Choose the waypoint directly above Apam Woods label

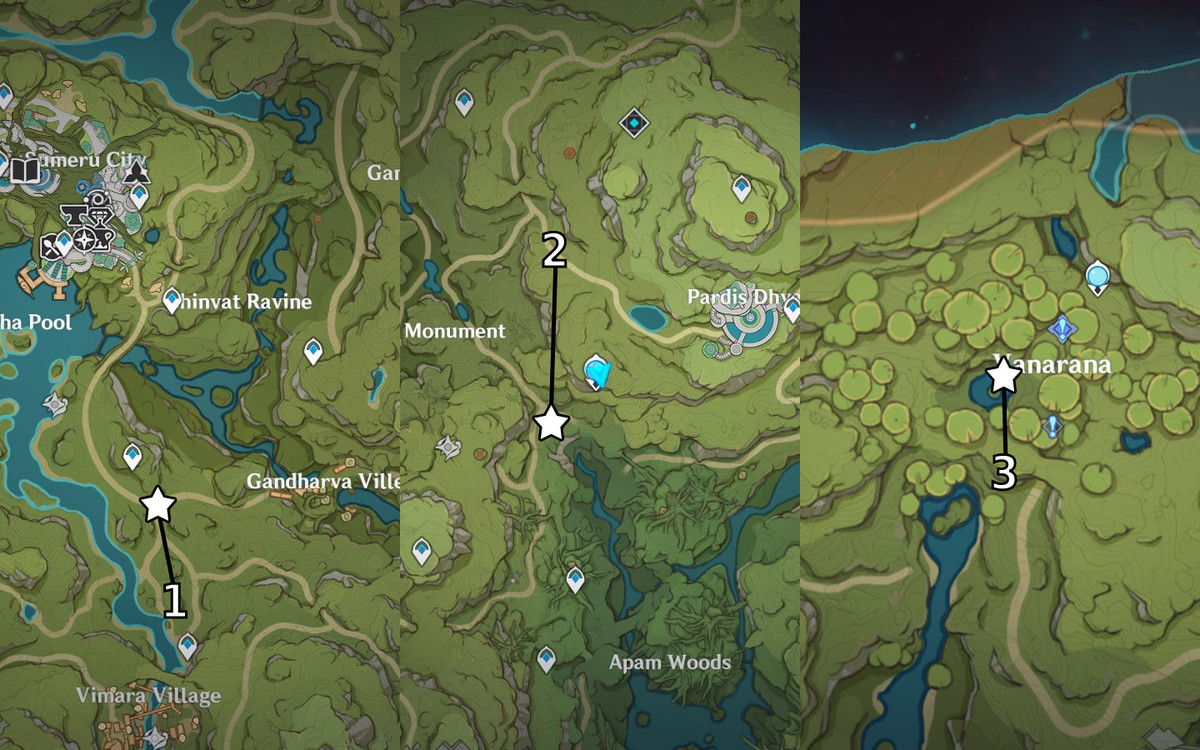pos(546,659)
